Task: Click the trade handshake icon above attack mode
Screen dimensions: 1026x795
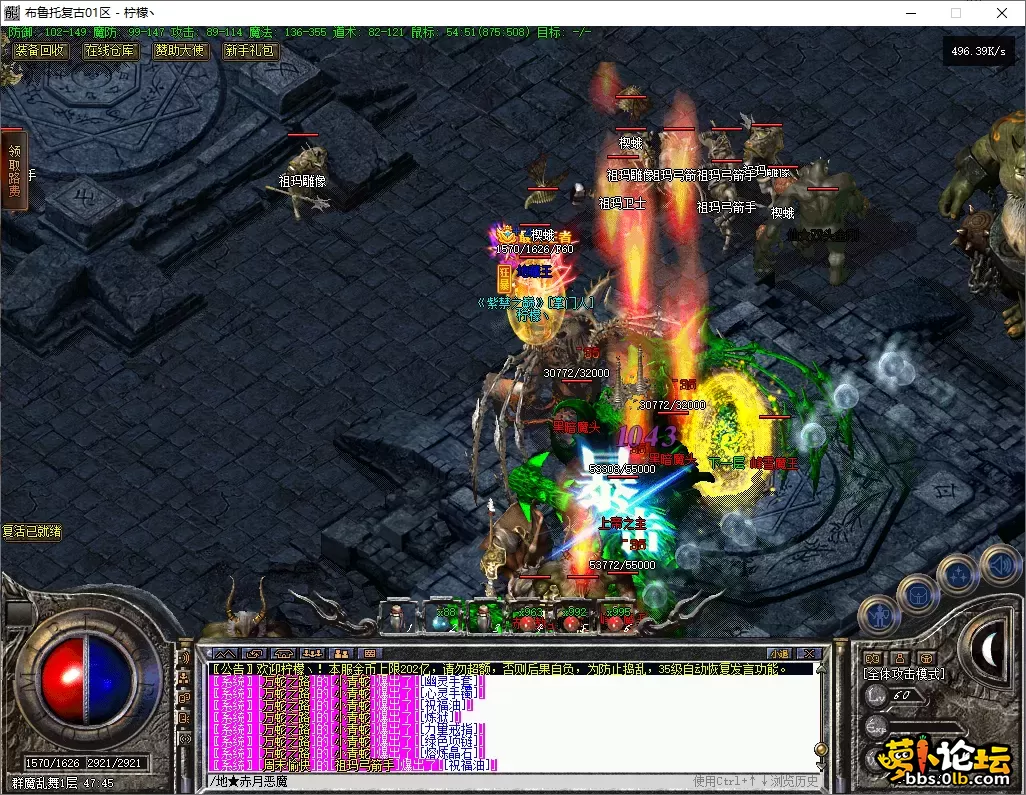Action: click(872, 657)
